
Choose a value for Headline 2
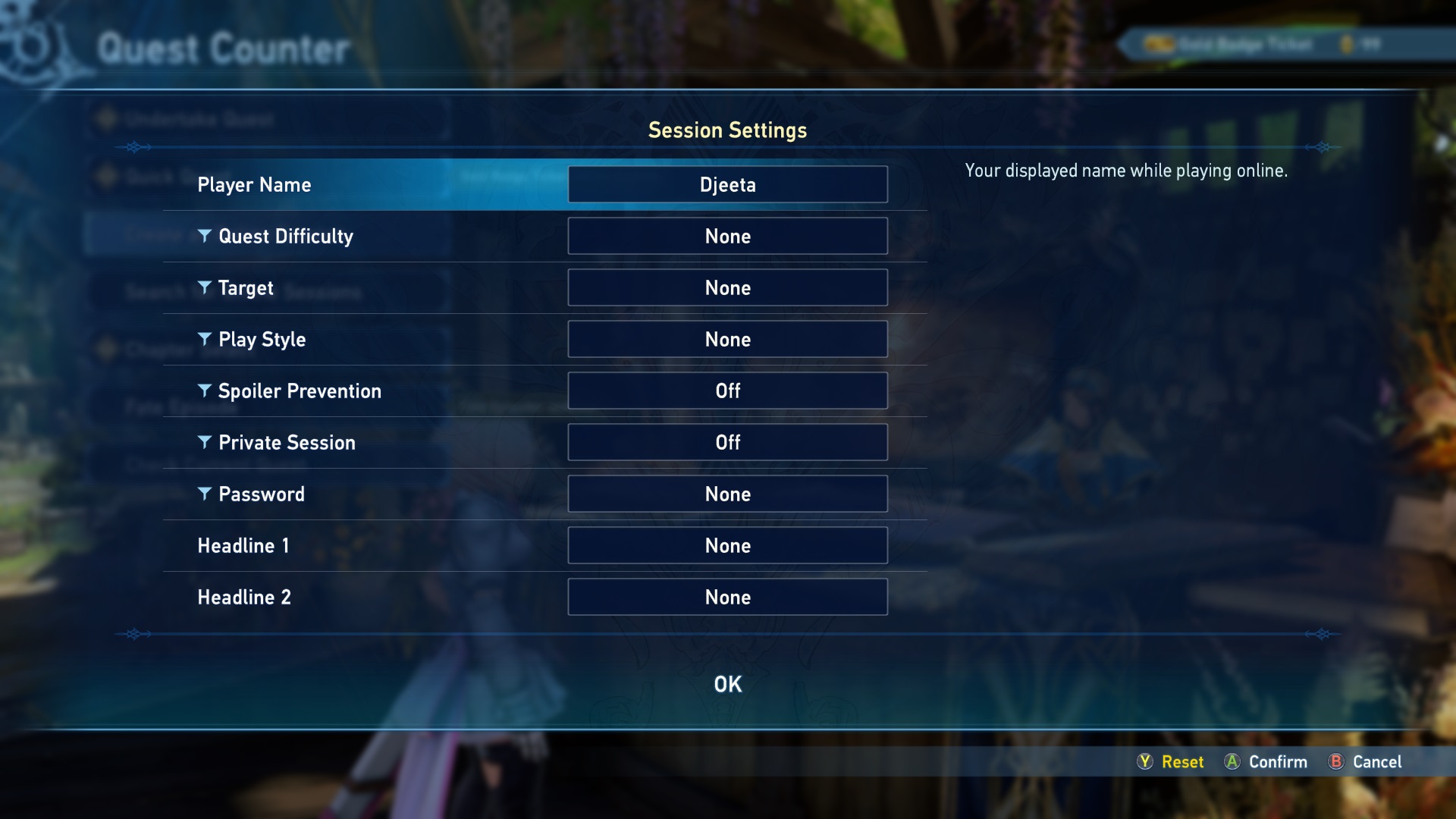coord(727,597)
